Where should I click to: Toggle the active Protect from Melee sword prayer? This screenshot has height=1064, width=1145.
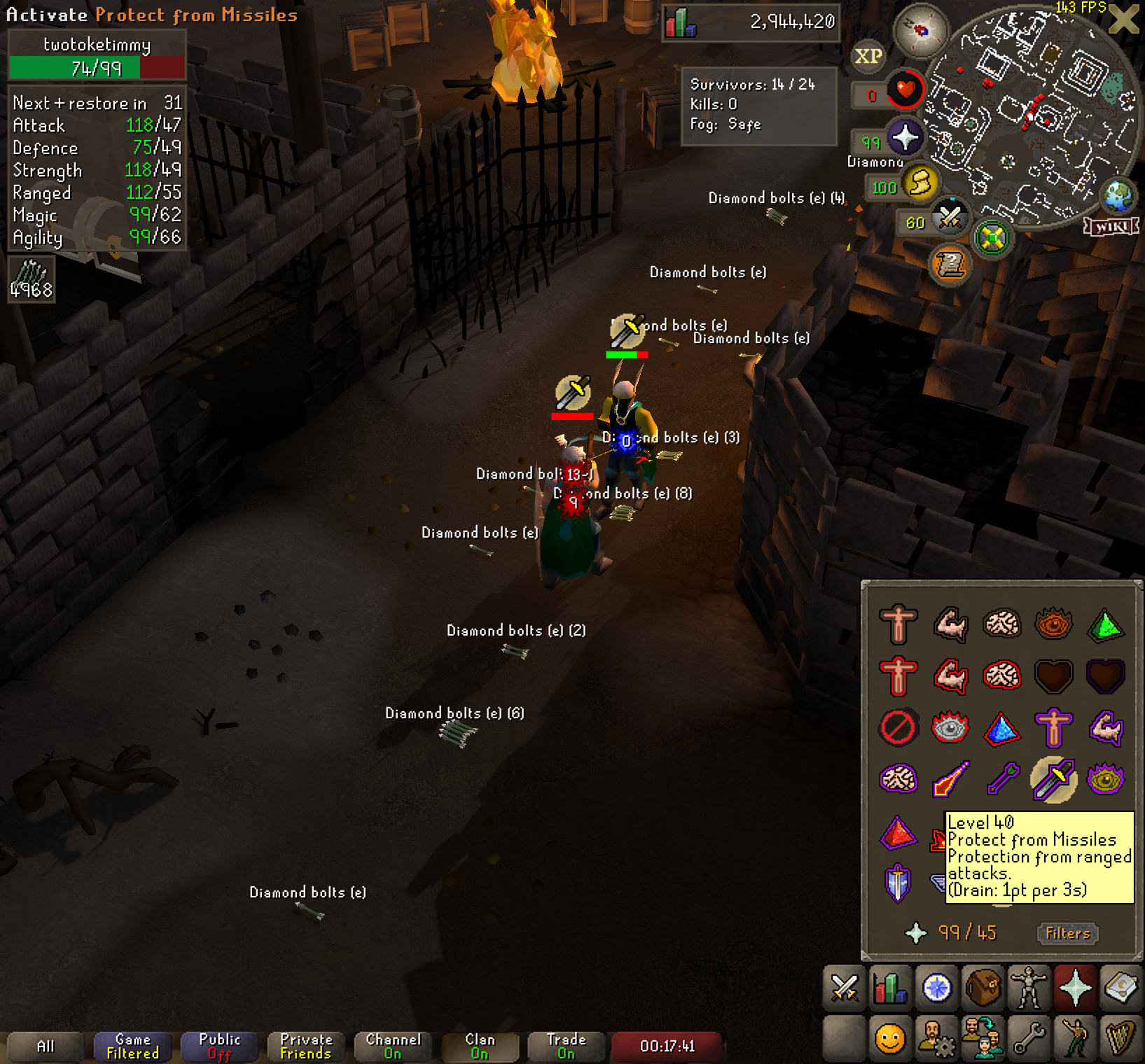pyautogui.click(x=1053, y=779)
